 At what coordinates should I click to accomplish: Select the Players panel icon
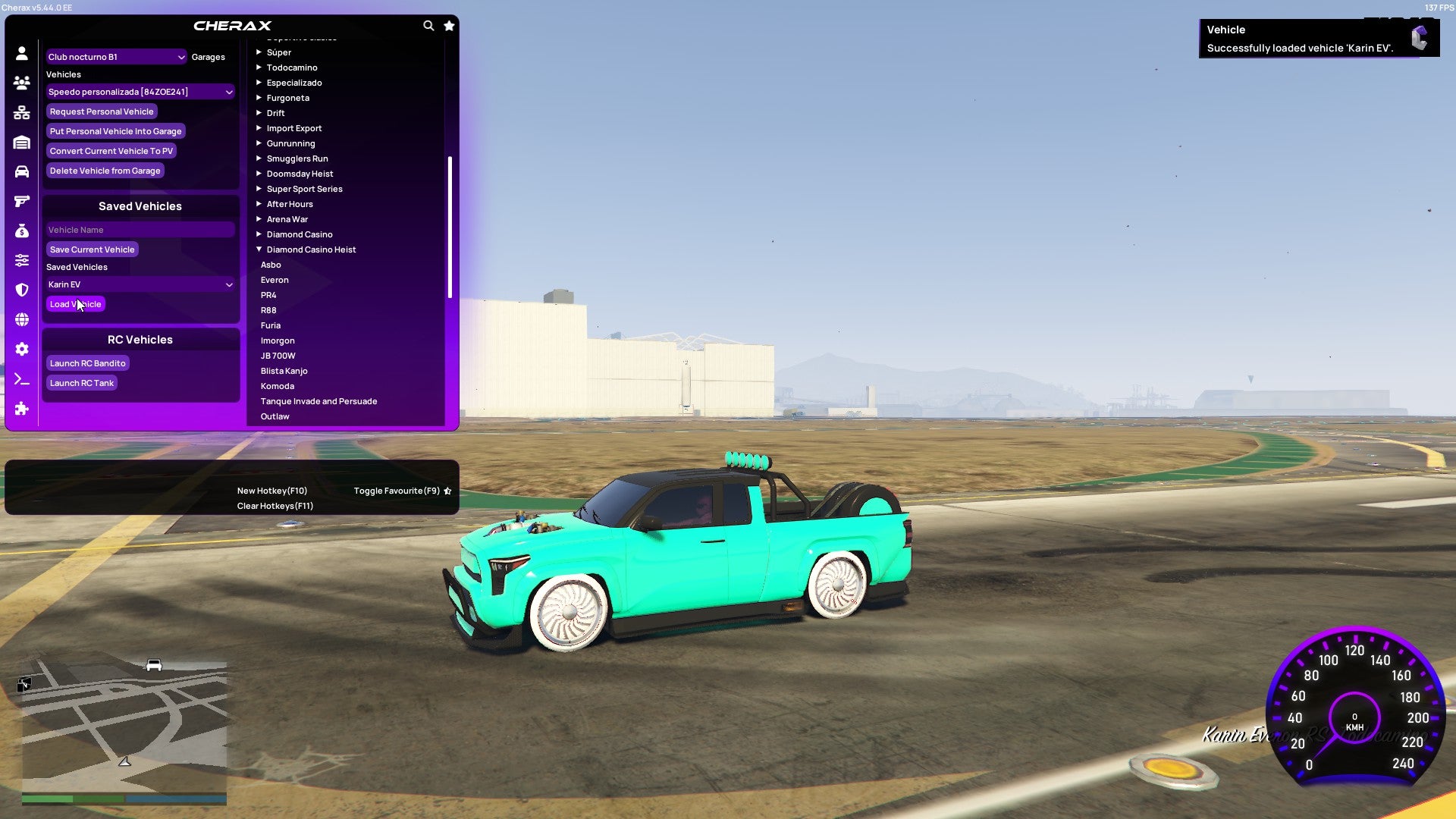[x=21, y=83]
